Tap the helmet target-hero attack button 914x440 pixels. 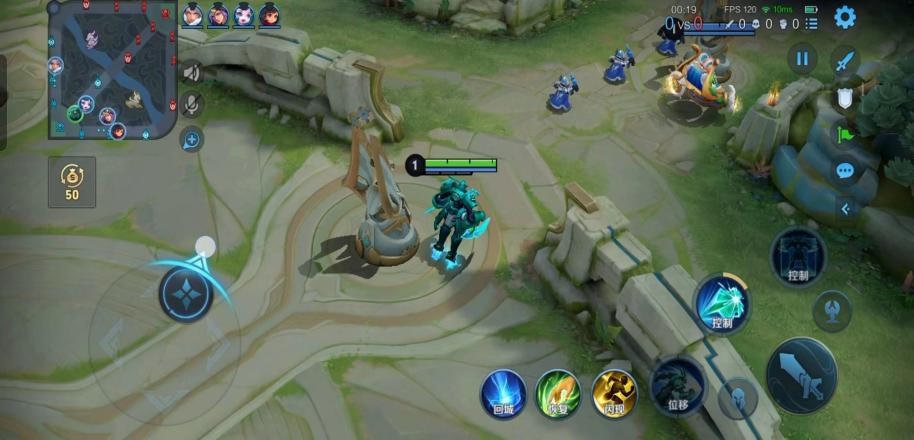point(738,398)
